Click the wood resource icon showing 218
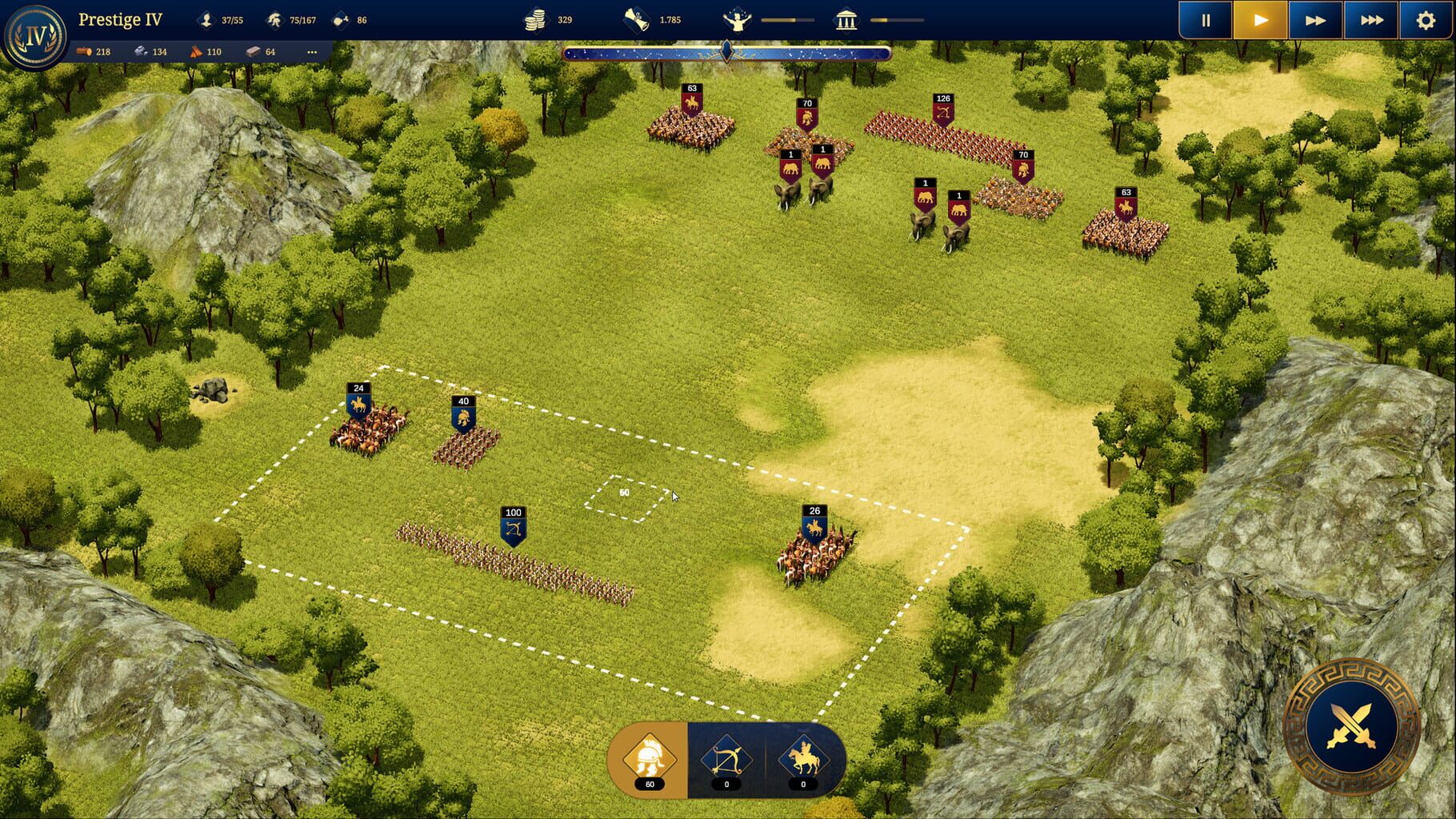 [82, 50]
